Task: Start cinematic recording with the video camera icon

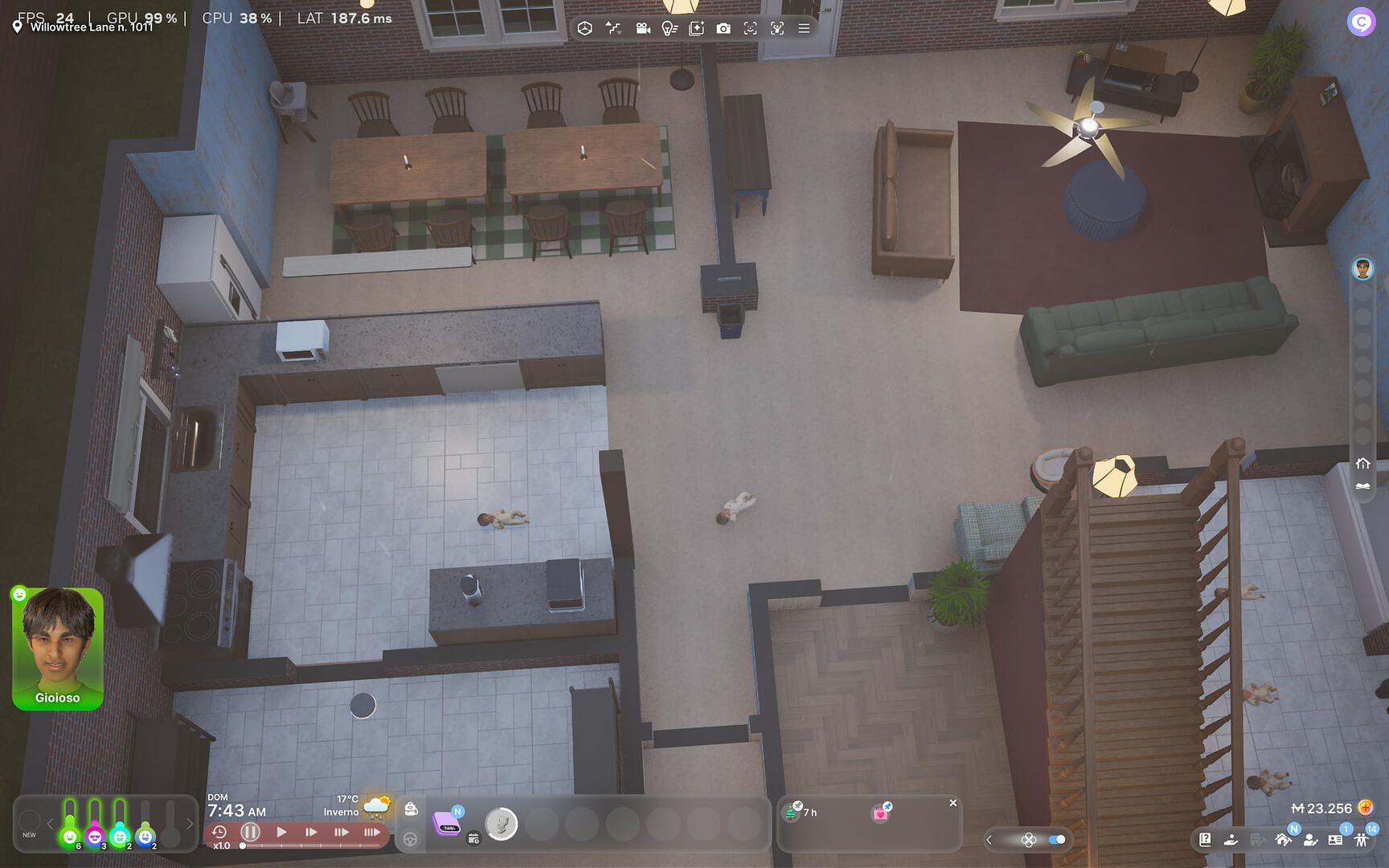Action: [642, 27]
